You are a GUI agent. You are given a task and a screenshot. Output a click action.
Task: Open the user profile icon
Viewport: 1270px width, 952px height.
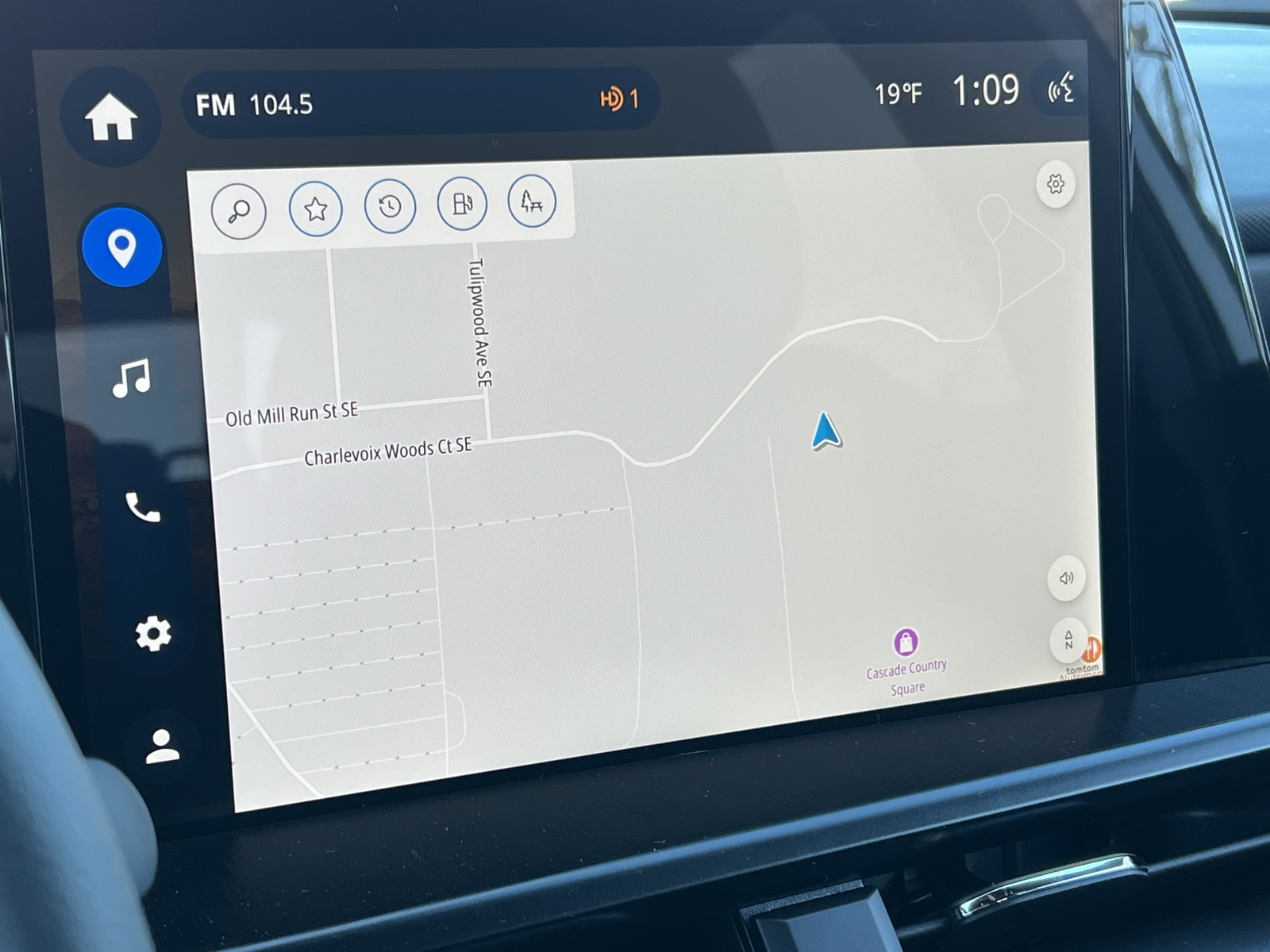(163, 747)
